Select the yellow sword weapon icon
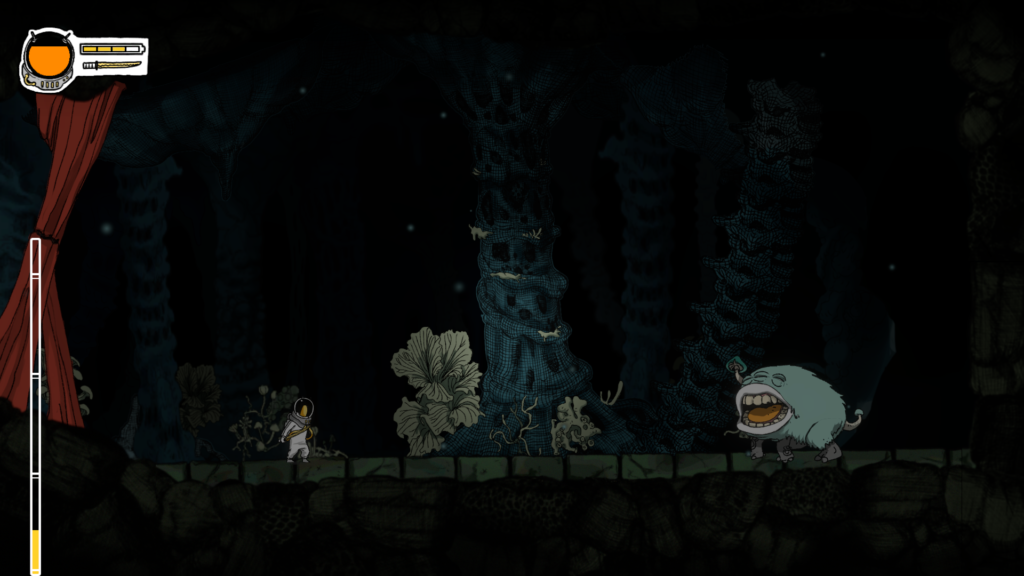The height and width of the screenshot is (576, 1024). pyautogui.click(x=112, y=65)
